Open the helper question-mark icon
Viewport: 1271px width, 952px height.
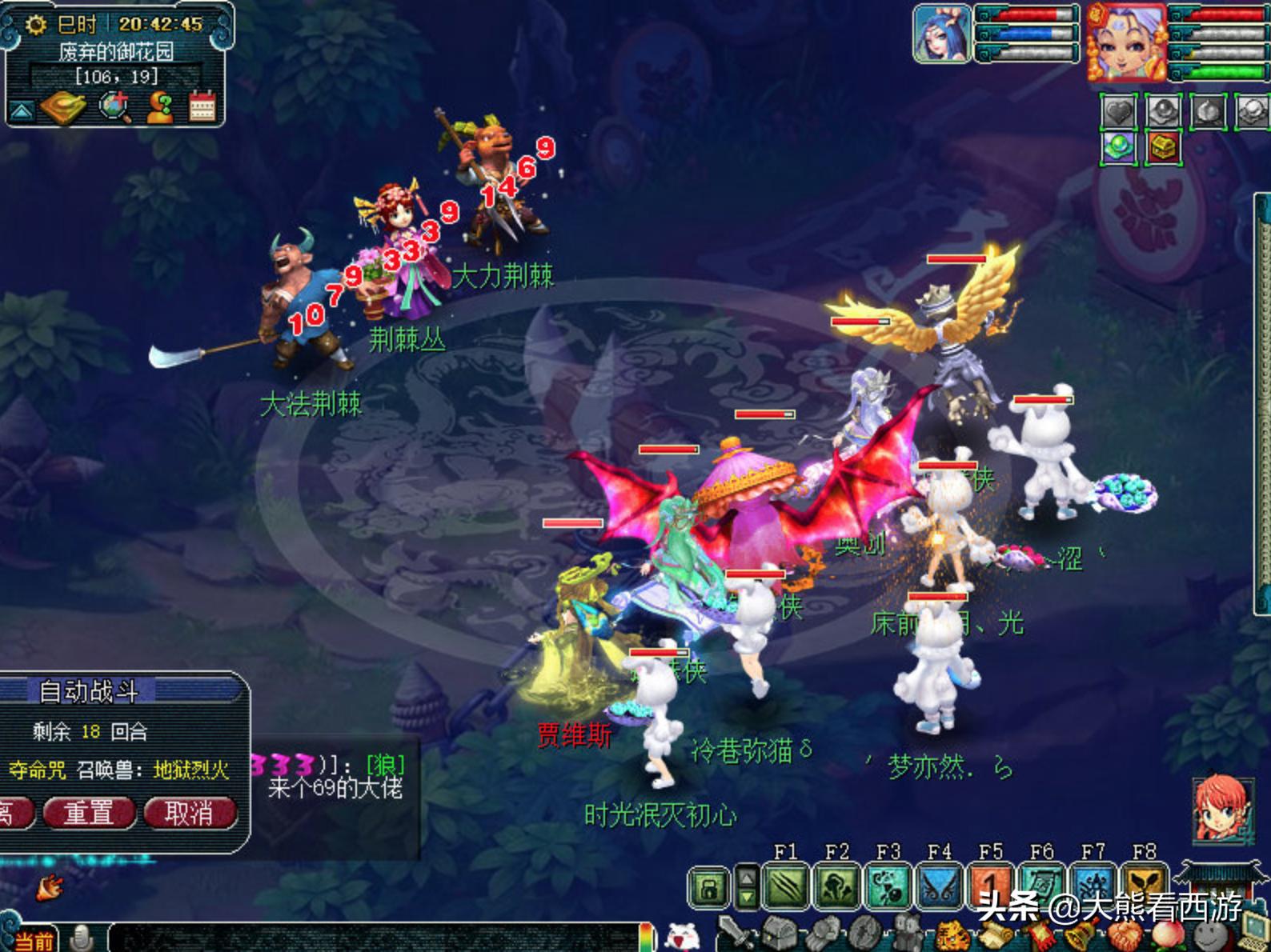[x=159, y=107]
